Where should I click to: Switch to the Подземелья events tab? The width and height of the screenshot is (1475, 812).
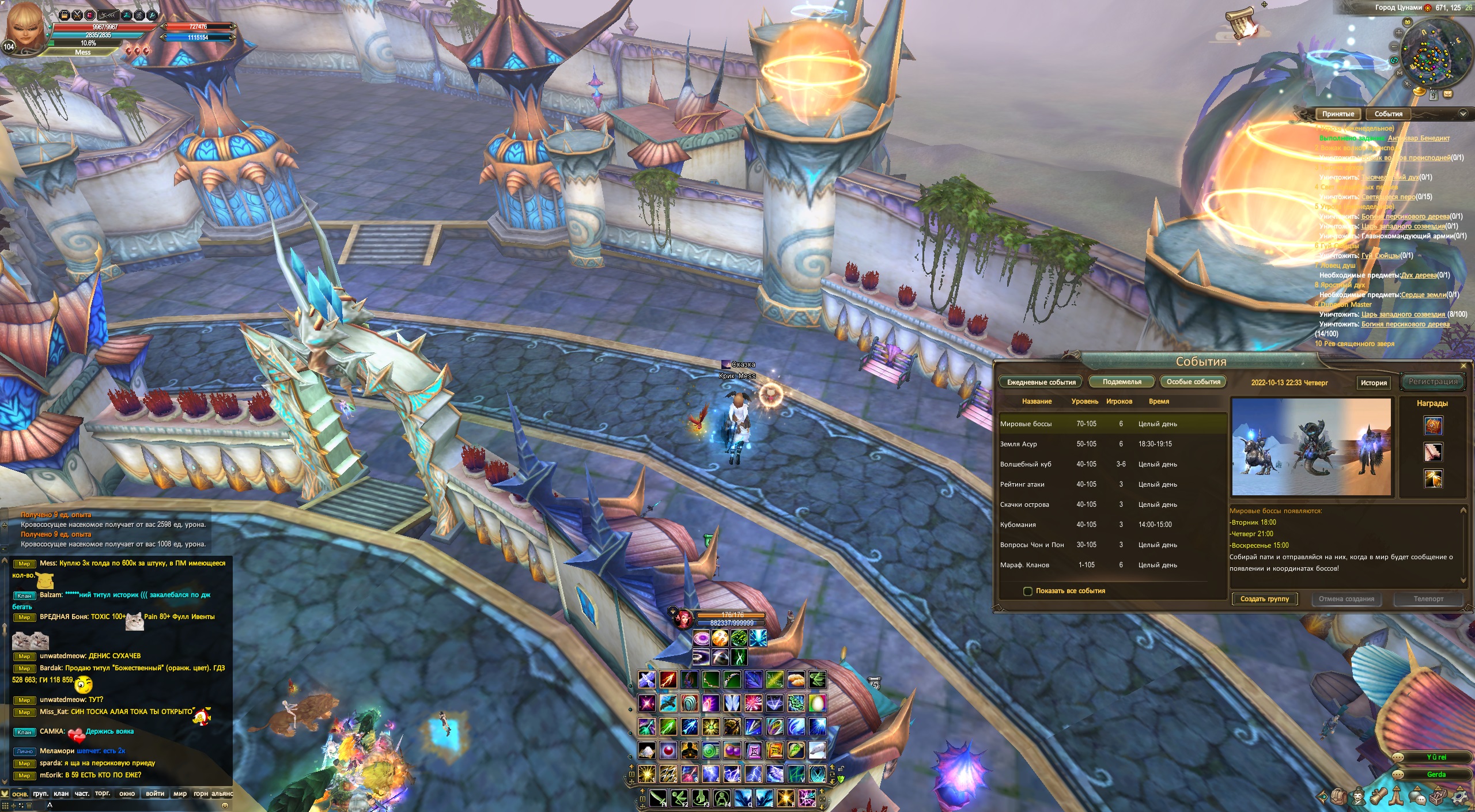coord(1121,382)
